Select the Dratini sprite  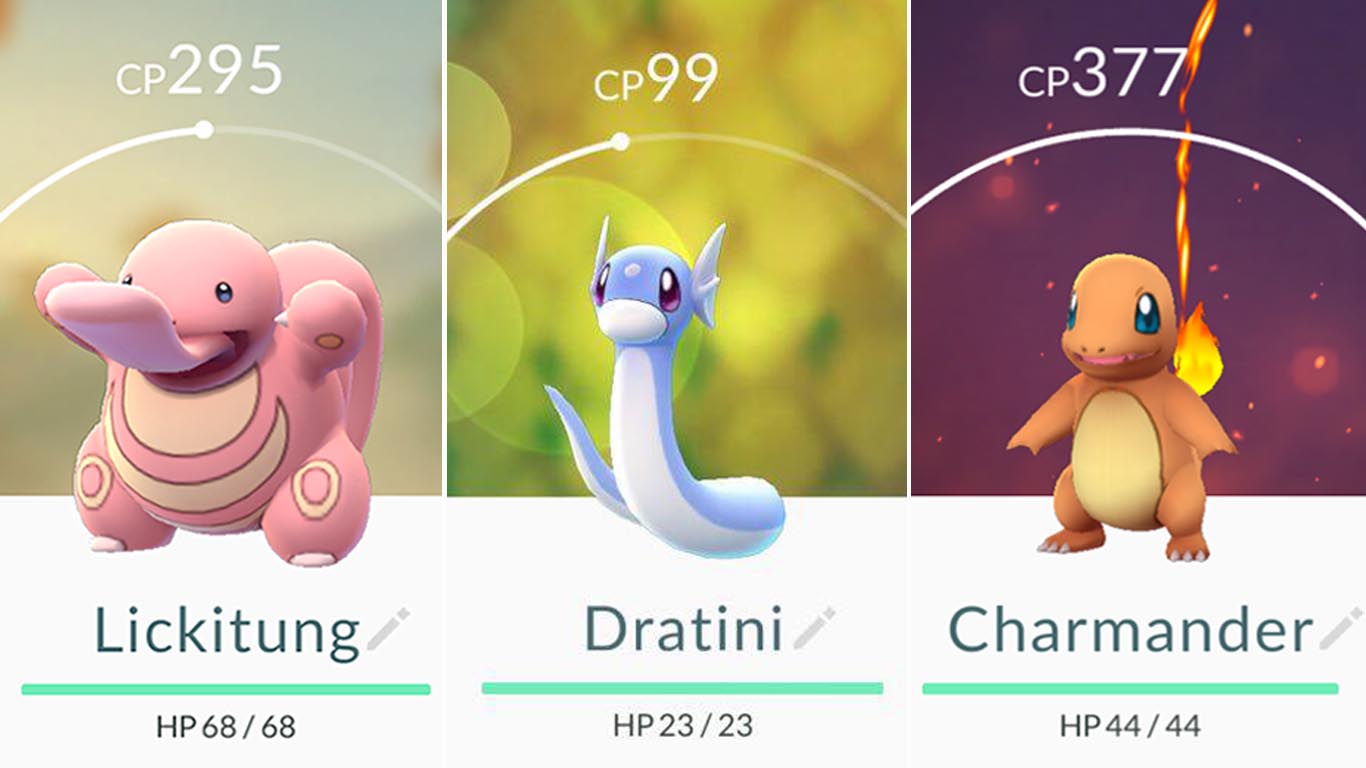pos(650,380)
